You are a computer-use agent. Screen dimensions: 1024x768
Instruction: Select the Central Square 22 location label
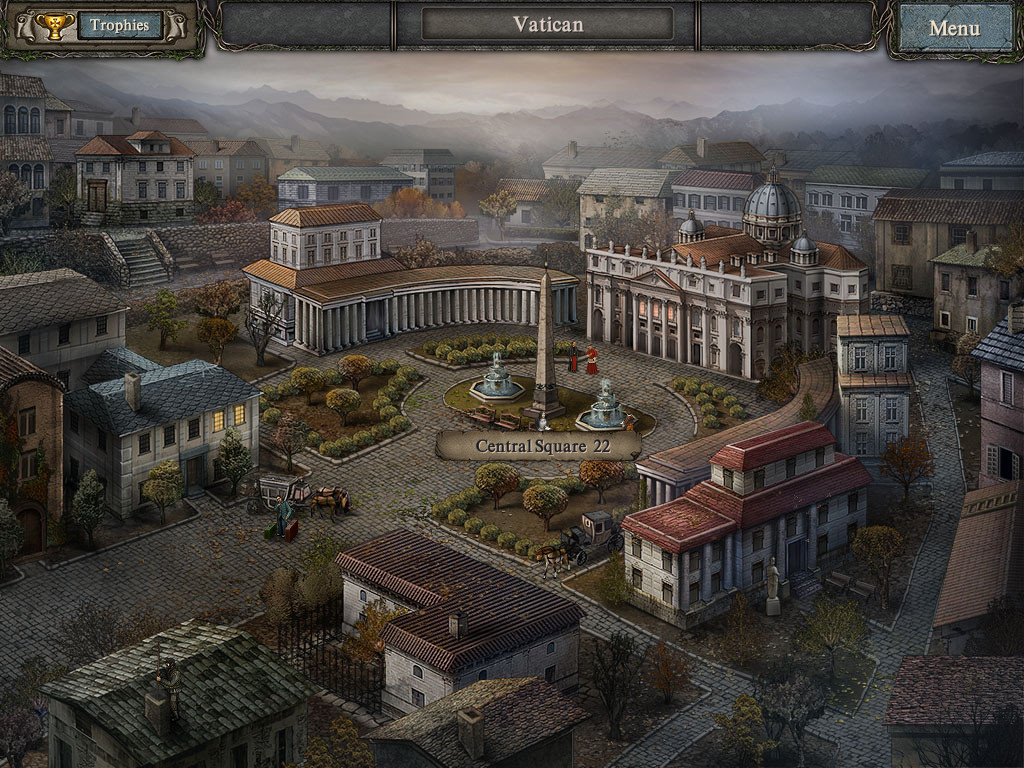[538, 446]
